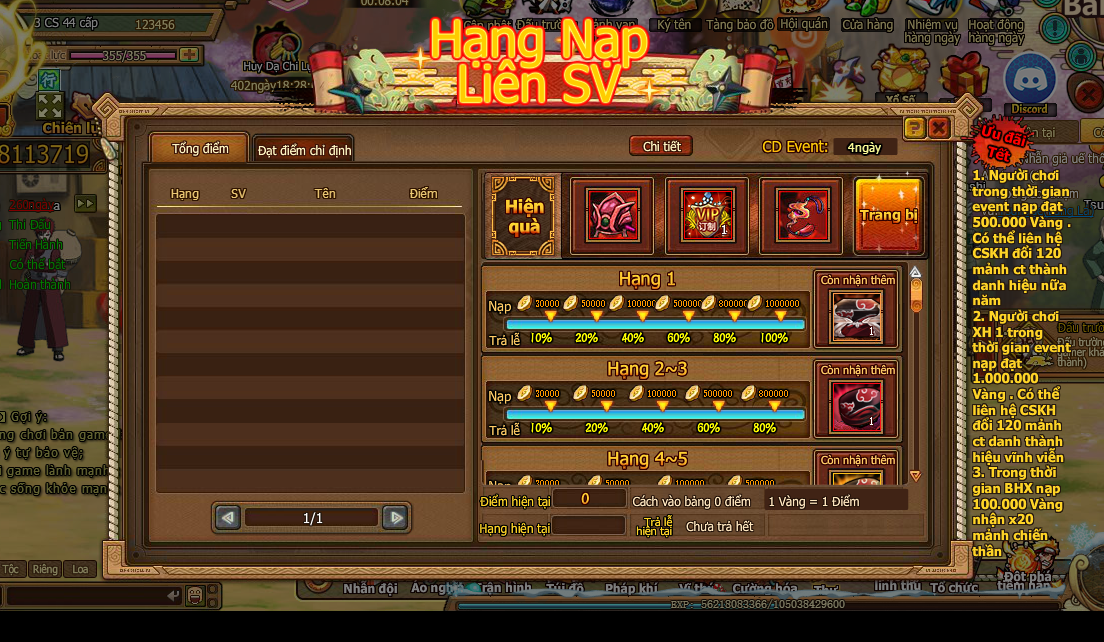The height and width of the screenshot is (642, 1104).
Task: Show event details with Chi tiết
Action: point(661,146)
